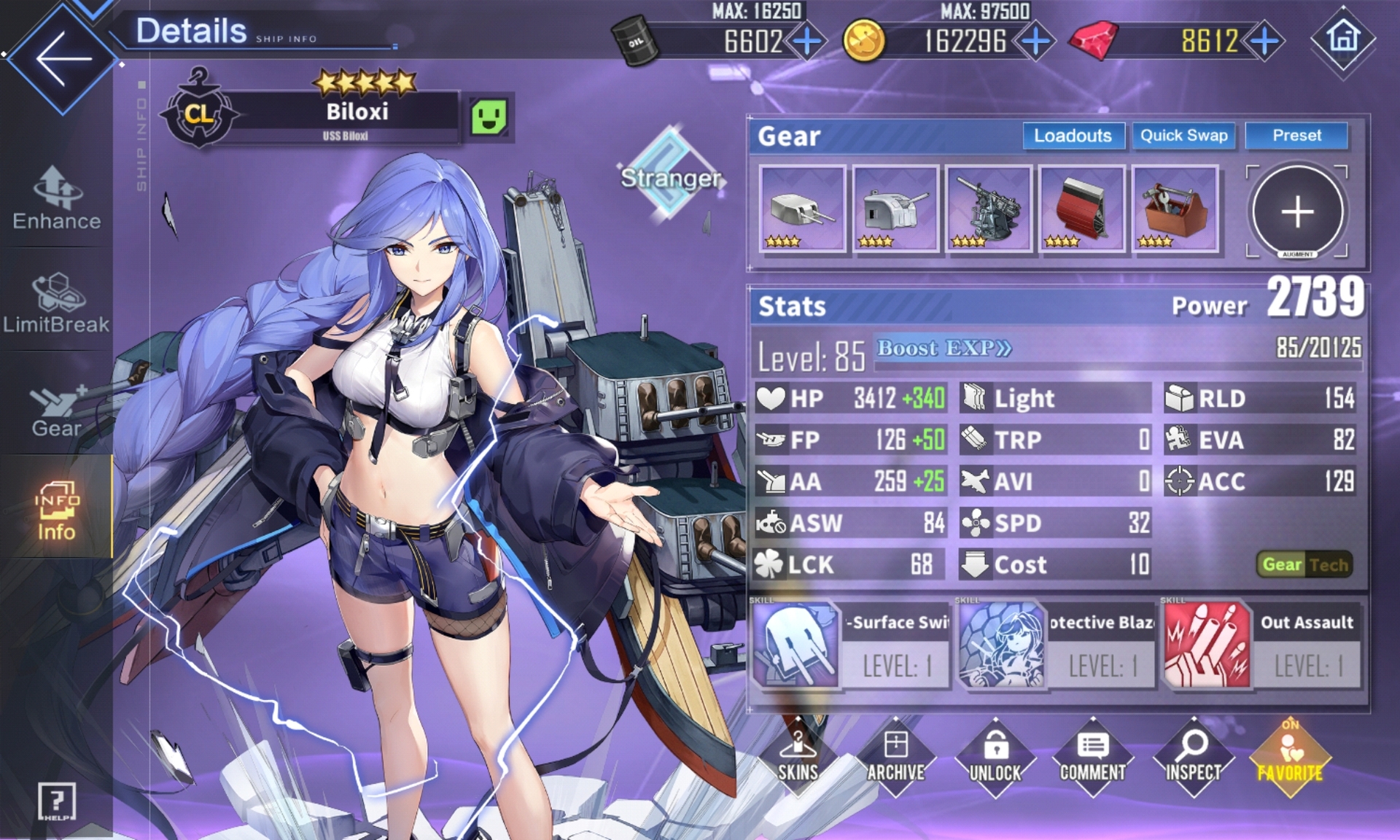The width and height of the screenshot is (1400, 840).
Task: Click the Quick Swap button
Action: click(x=1183, y=136)
